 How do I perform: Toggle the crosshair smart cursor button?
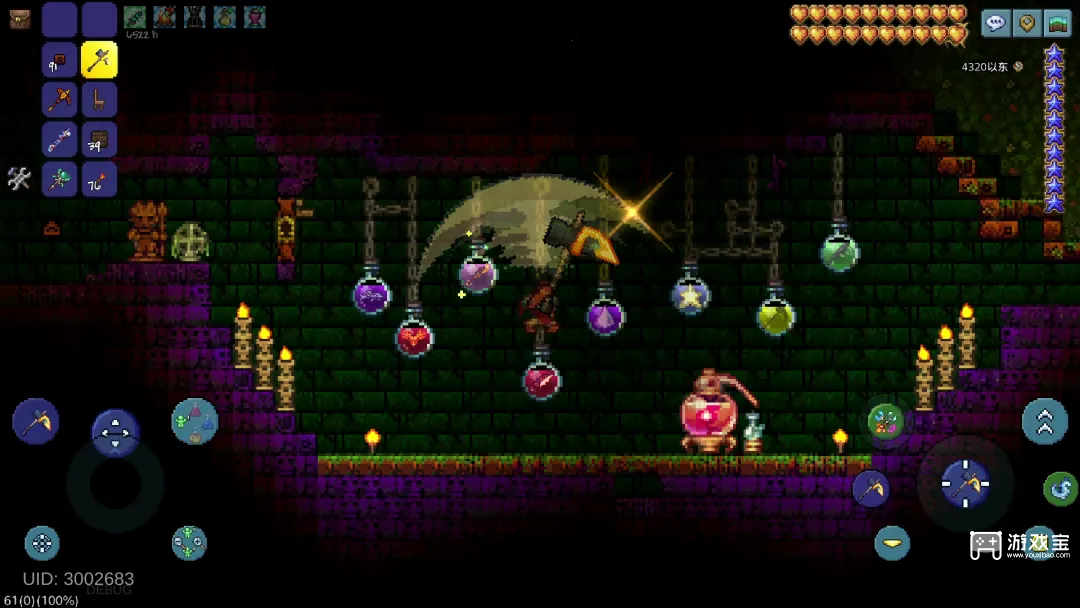tap(42, 543)
